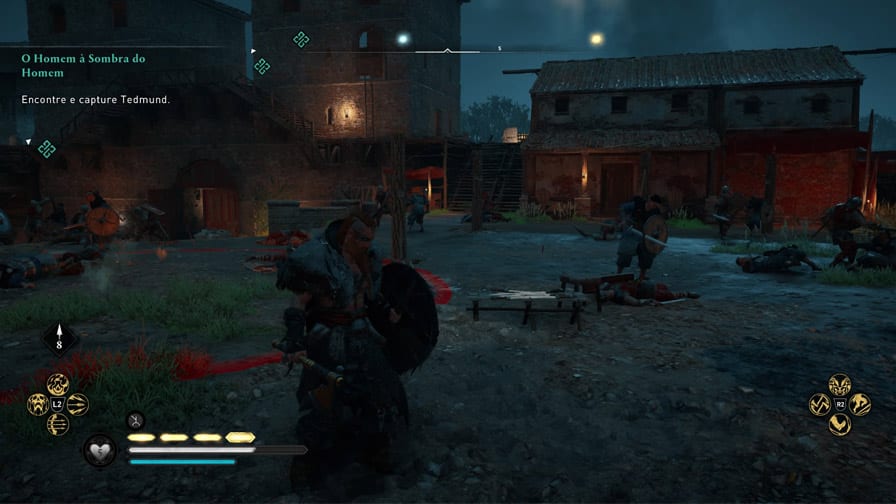The width and height of the screenshot is (896, 504).
Task: Select the arrow quiver icon showing 8
Action: (58, 339)
